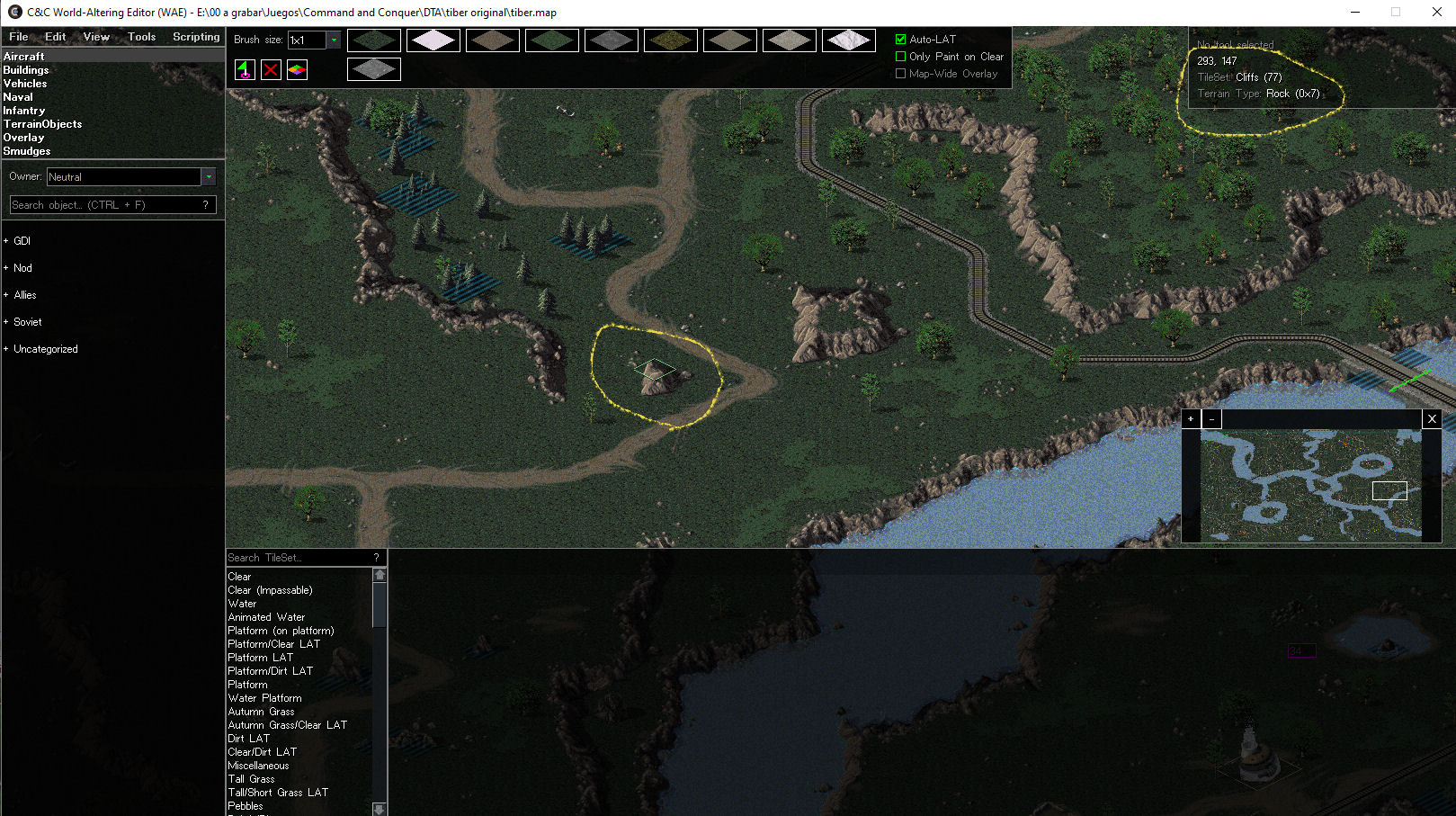1456x816 pixels.
Task: Open the File menu
Action: 18,37
